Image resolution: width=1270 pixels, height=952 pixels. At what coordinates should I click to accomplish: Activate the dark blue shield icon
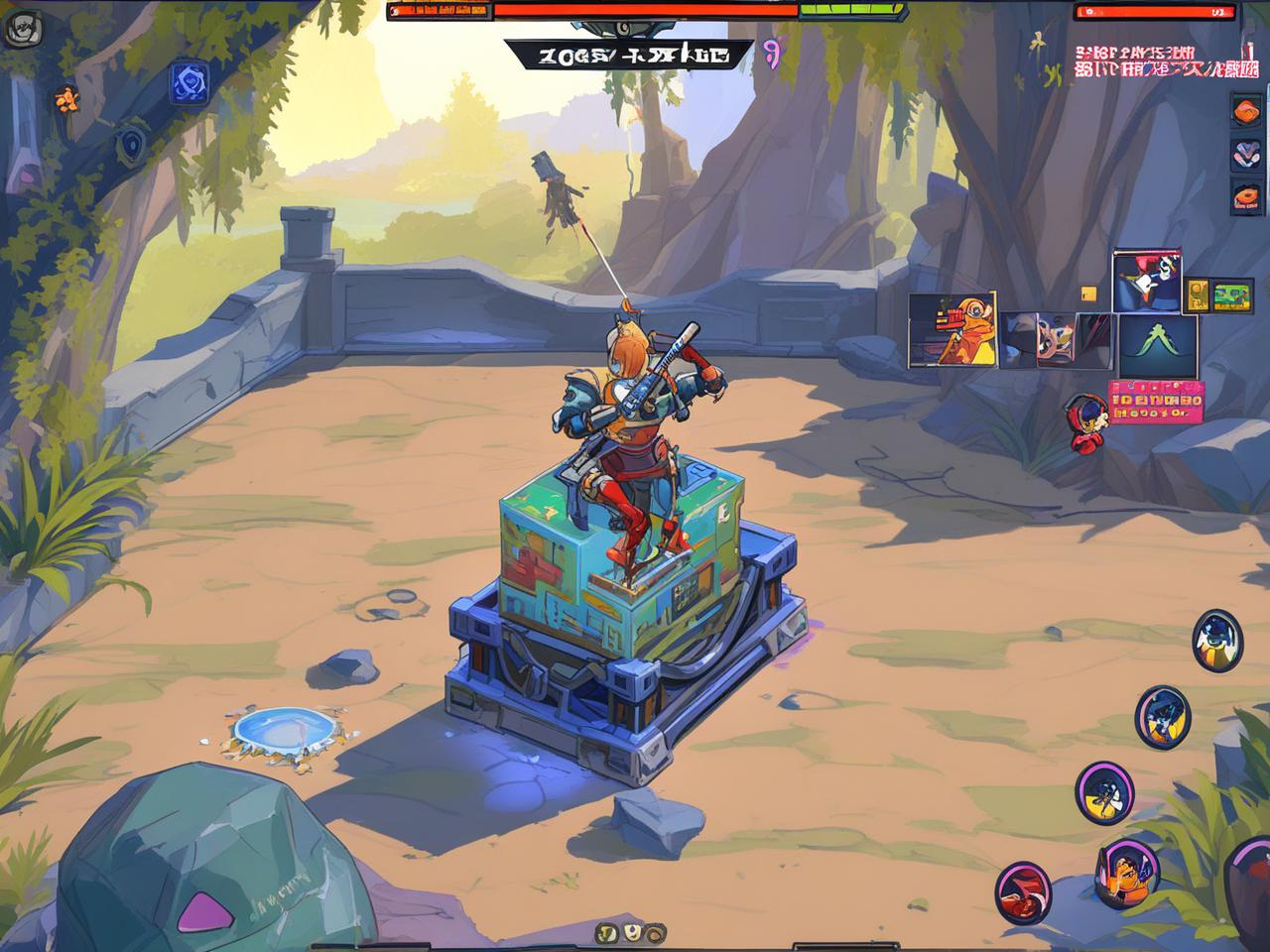pyautogui.click(x=131, y=145)
